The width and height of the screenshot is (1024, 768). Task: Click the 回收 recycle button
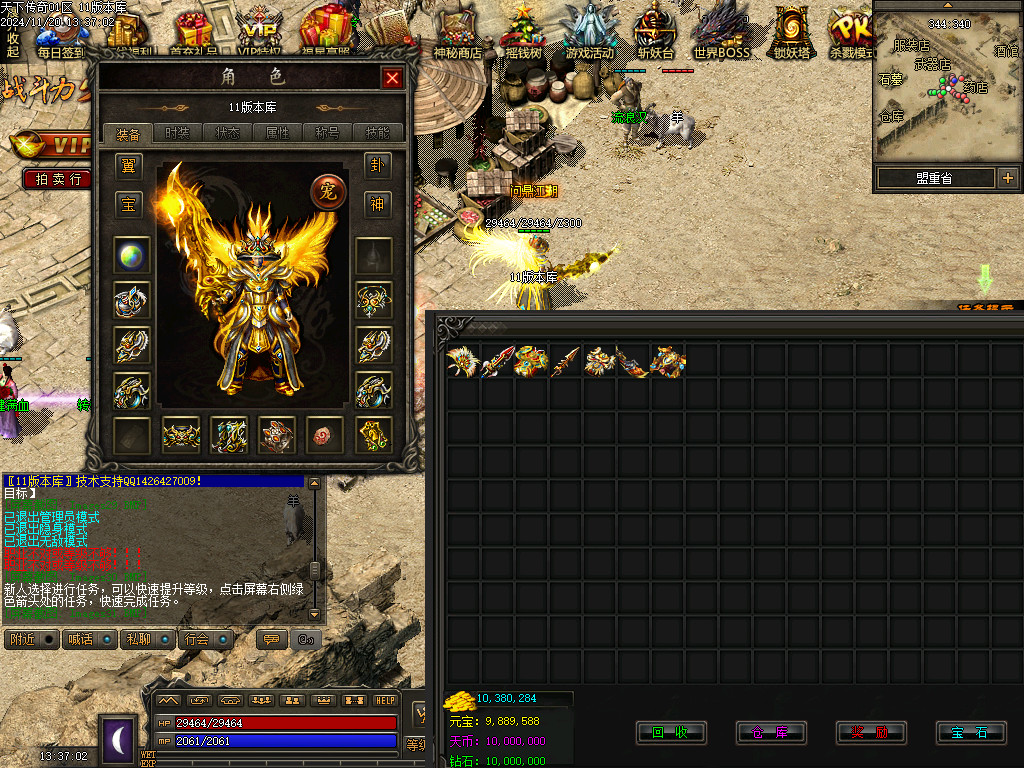pyautogui.click(x=671, y=733)
